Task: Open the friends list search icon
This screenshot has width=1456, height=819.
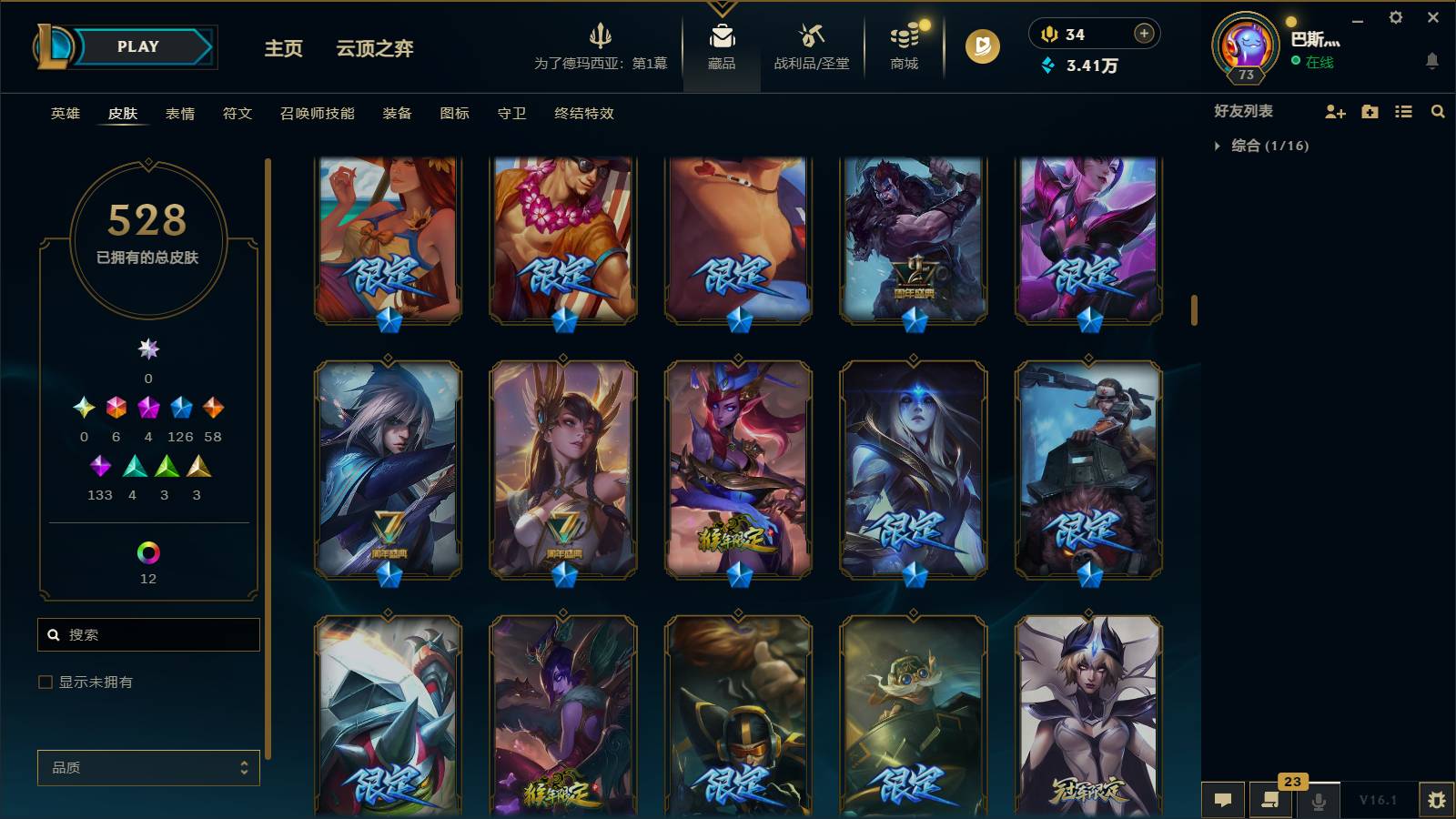Action: 1438,112
